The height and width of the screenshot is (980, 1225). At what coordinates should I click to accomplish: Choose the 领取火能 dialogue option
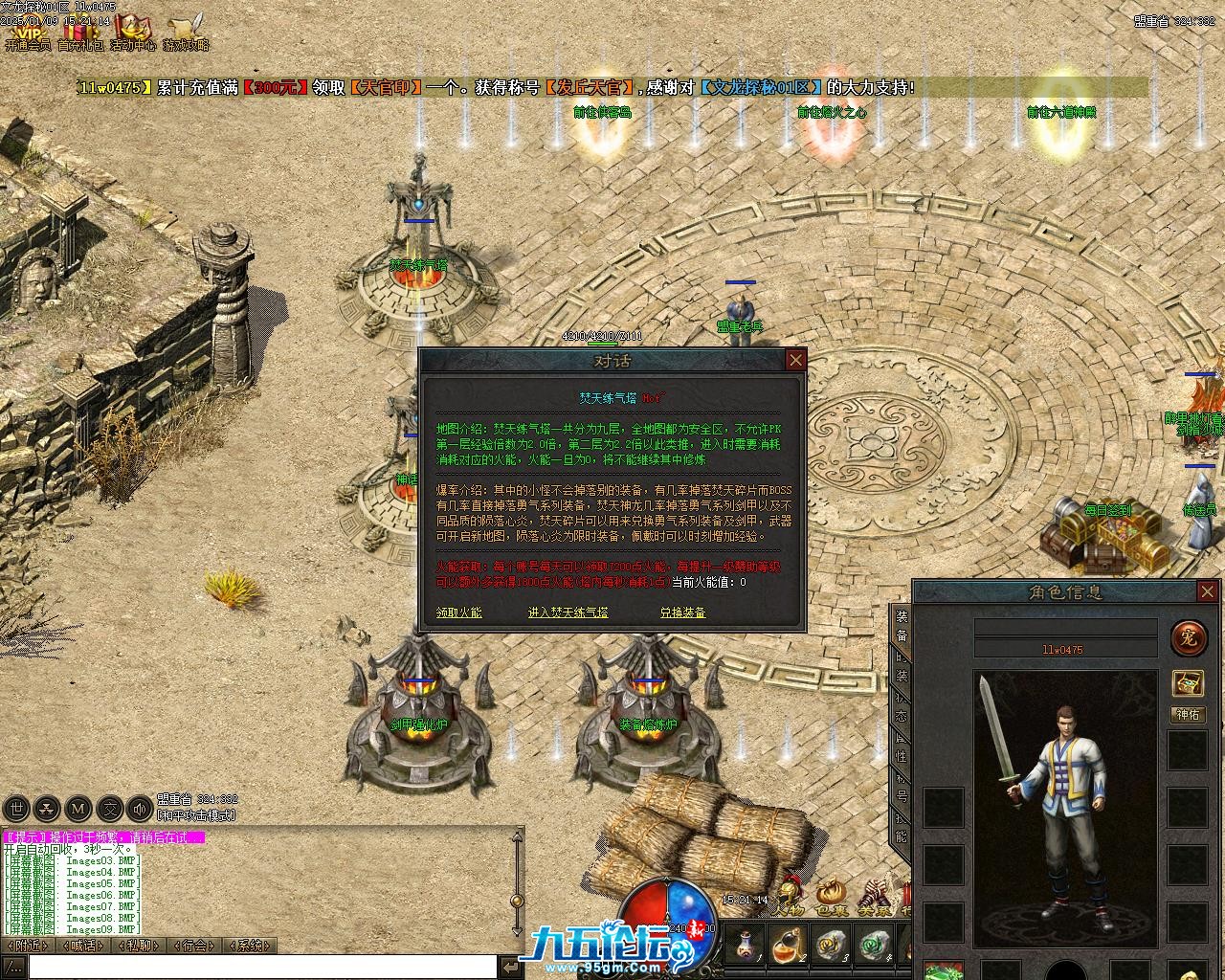pos(459,612)
